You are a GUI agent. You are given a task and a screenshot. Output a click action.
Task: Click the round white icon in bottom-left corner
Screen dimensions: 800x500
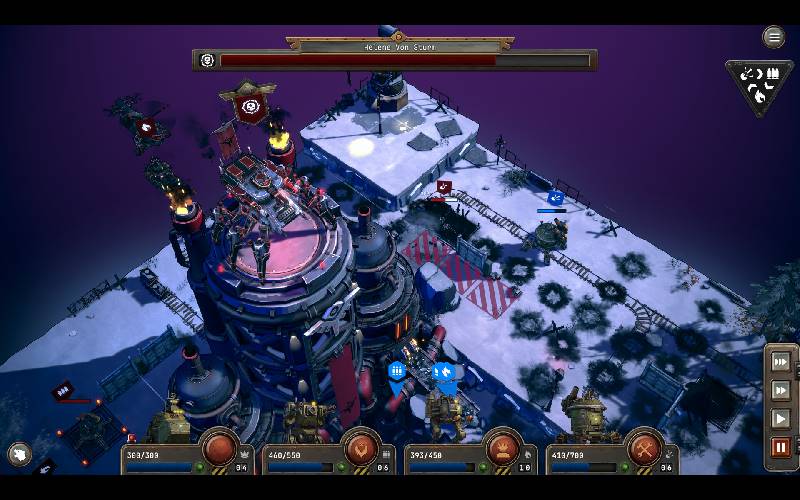coord(19,455)
